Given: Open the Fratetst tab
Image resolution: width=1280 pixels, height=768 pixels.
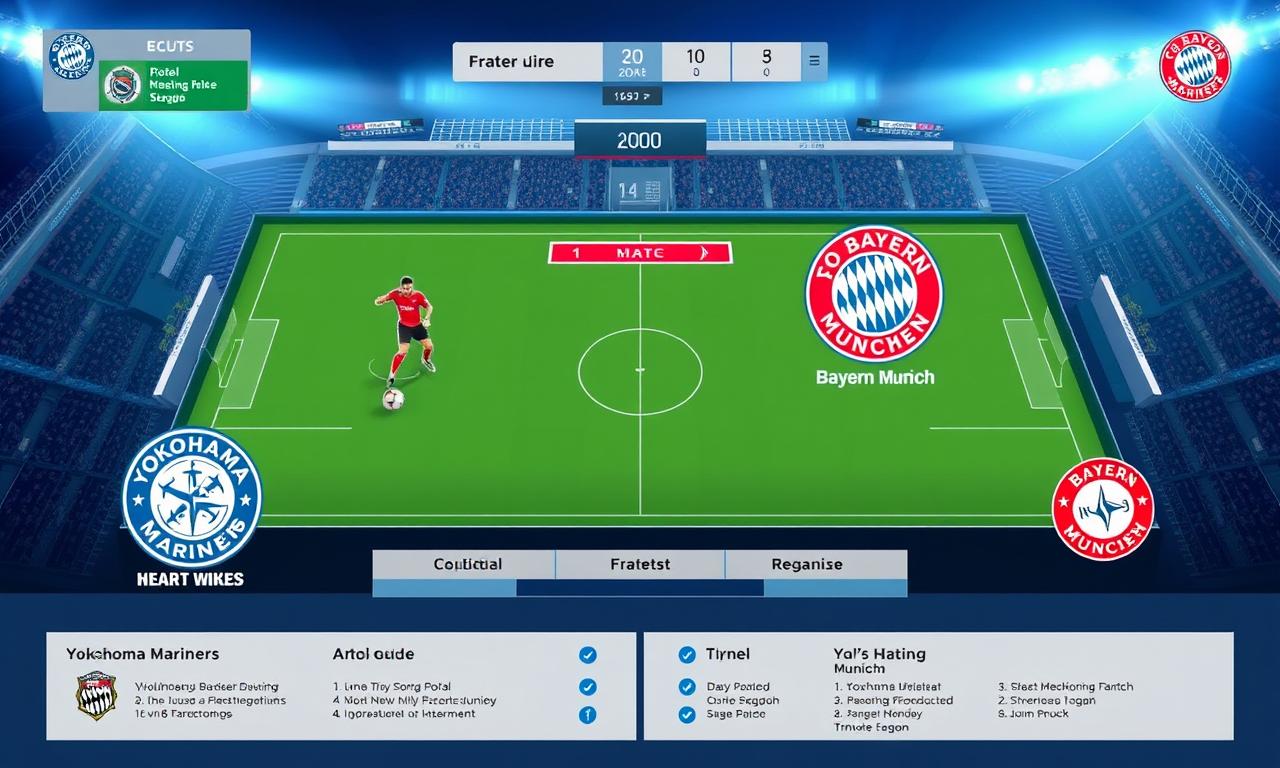Looking at the screenshot, I should [641, 564].
